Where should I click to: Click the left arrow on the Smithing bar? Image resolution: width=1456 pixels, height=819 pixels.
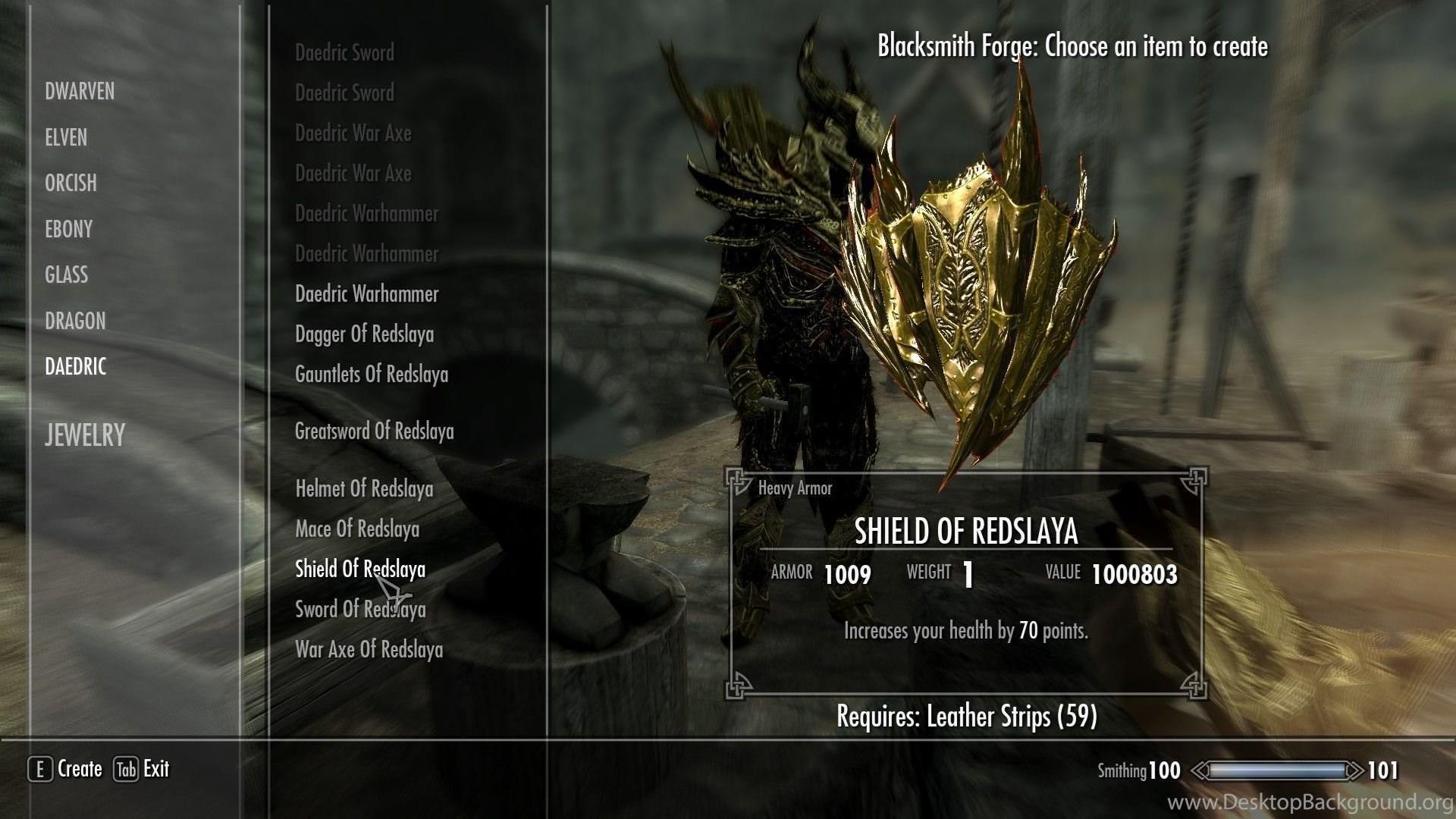(x=1200, y=770)
